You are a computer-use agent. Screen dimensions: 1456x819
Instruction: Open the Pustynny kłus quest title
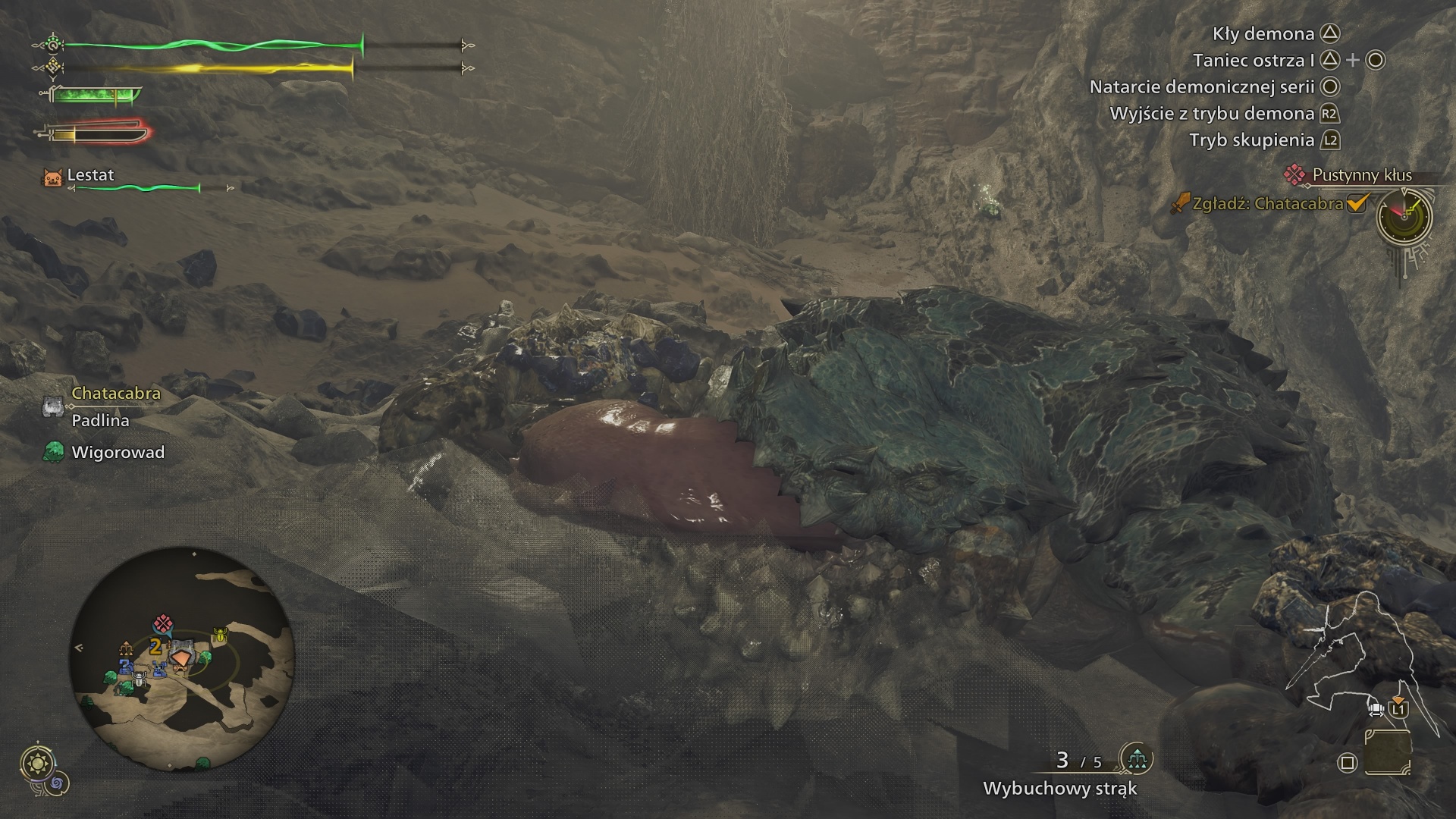1362,175
